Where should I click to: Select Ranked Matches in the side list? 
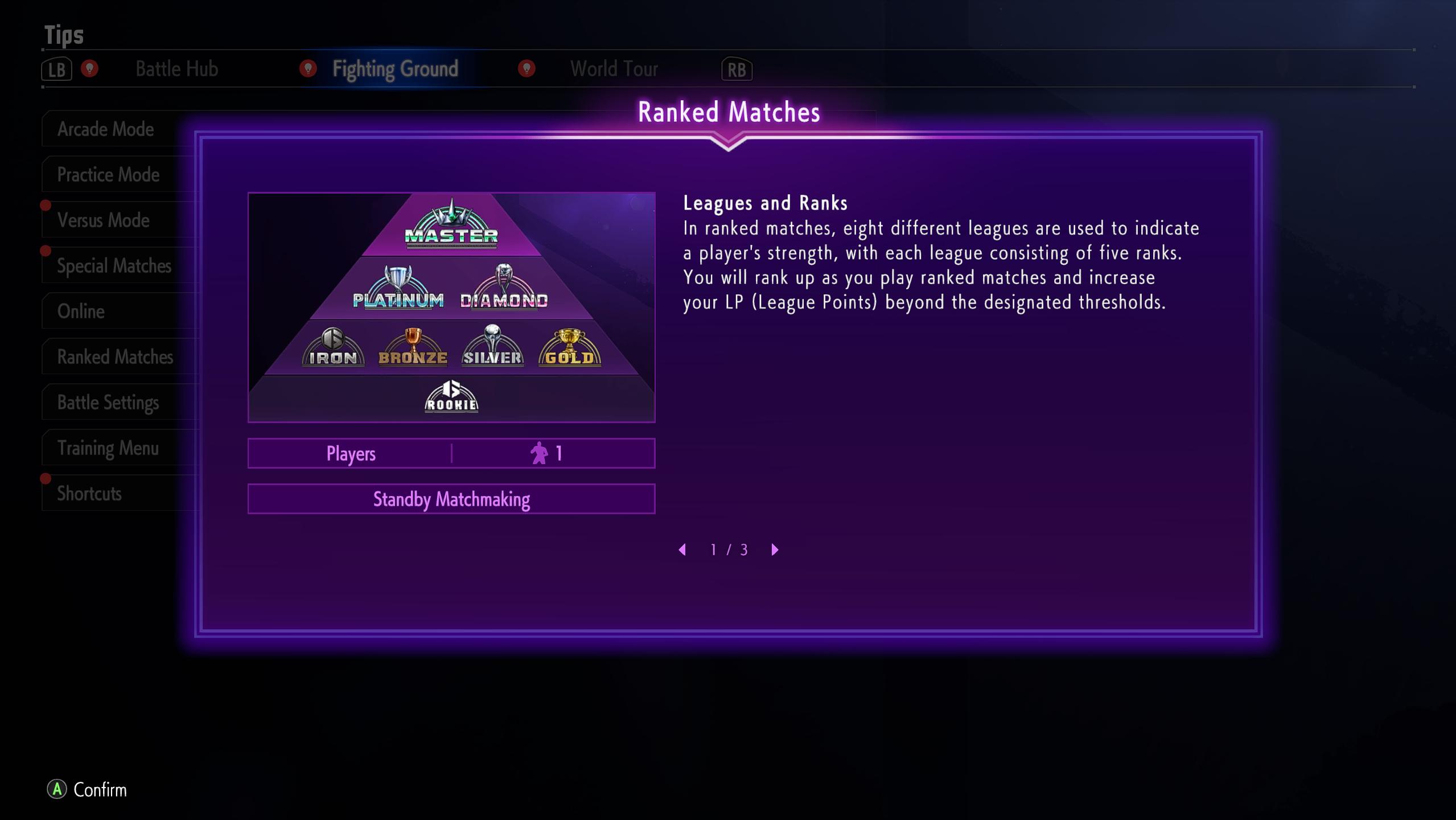point(115,357)
